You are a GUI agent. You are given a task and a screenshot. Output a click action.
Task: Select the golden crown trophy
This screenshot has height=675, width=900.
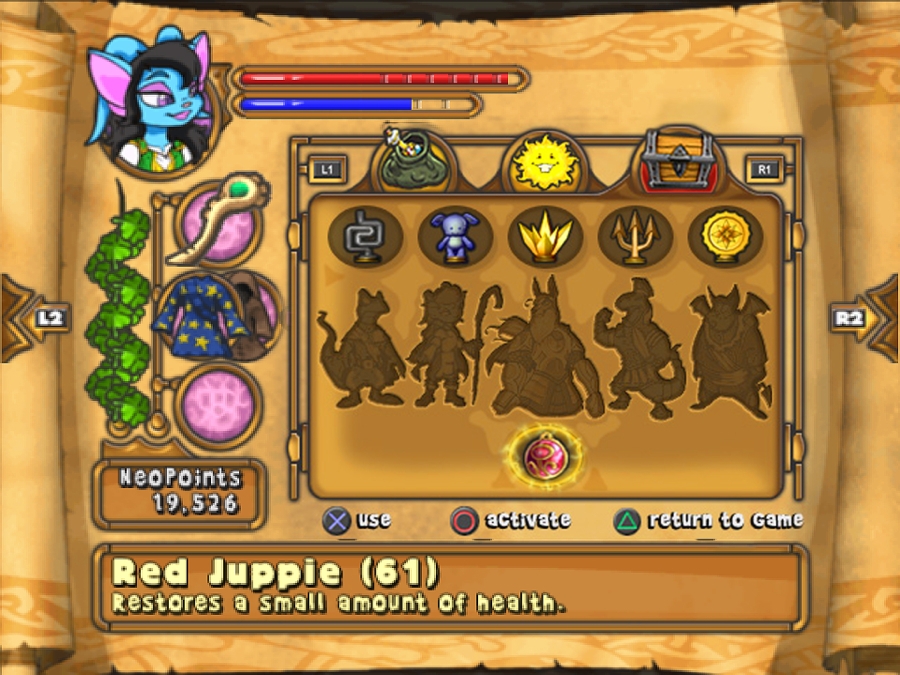pos(545,237)
